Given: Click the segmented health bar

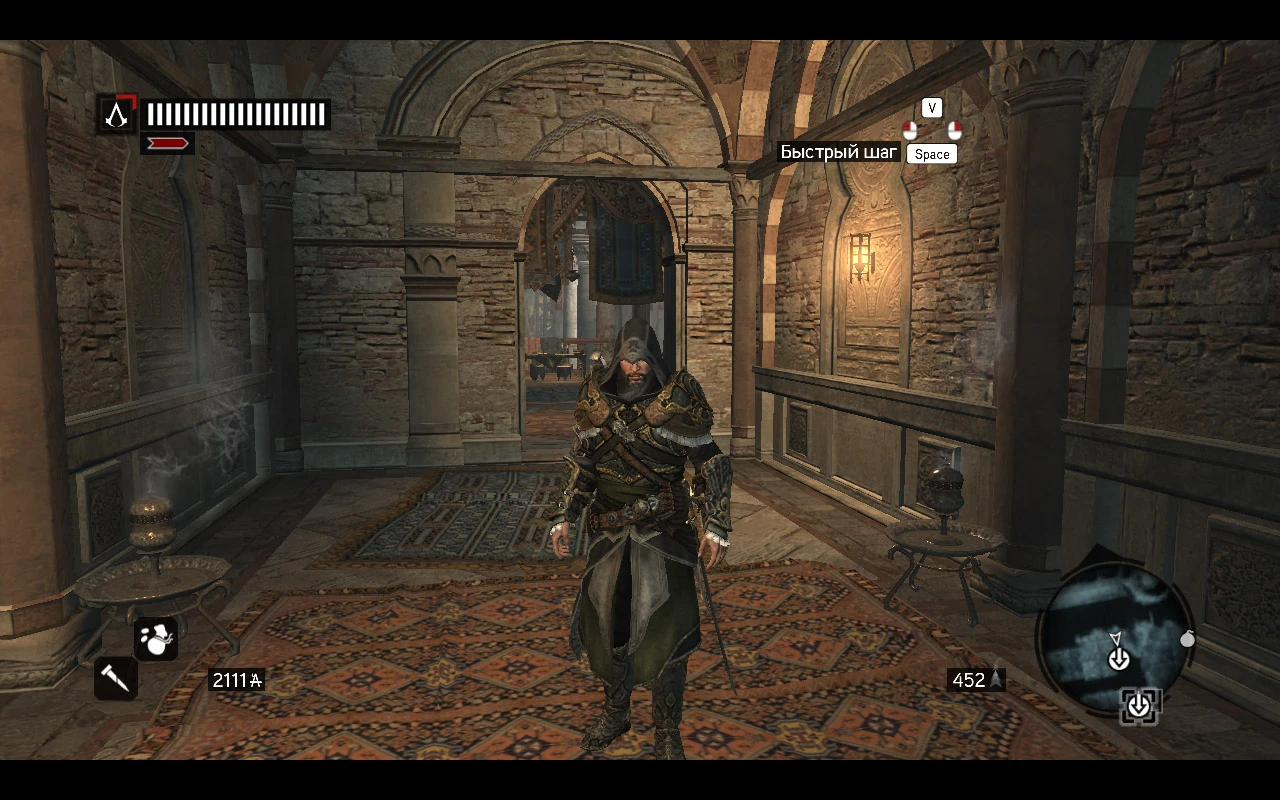Looking at the screenshot, I should click(235, 113).
